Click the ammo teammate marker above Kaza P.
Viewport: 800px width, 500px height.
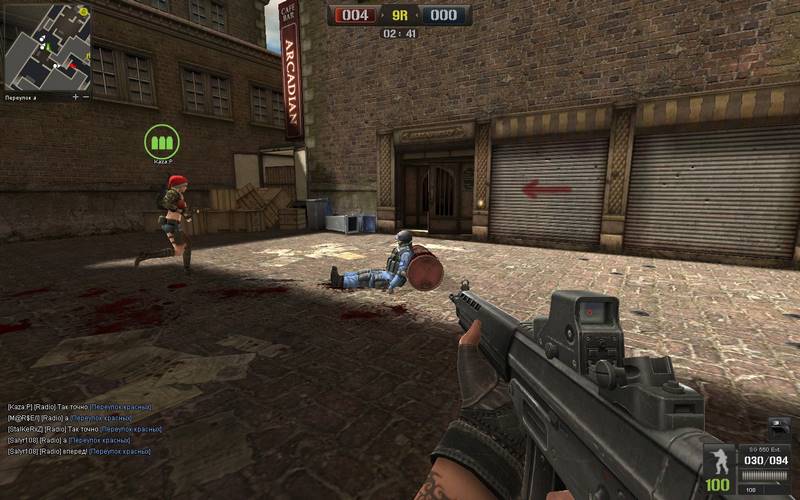pos(159,140)
